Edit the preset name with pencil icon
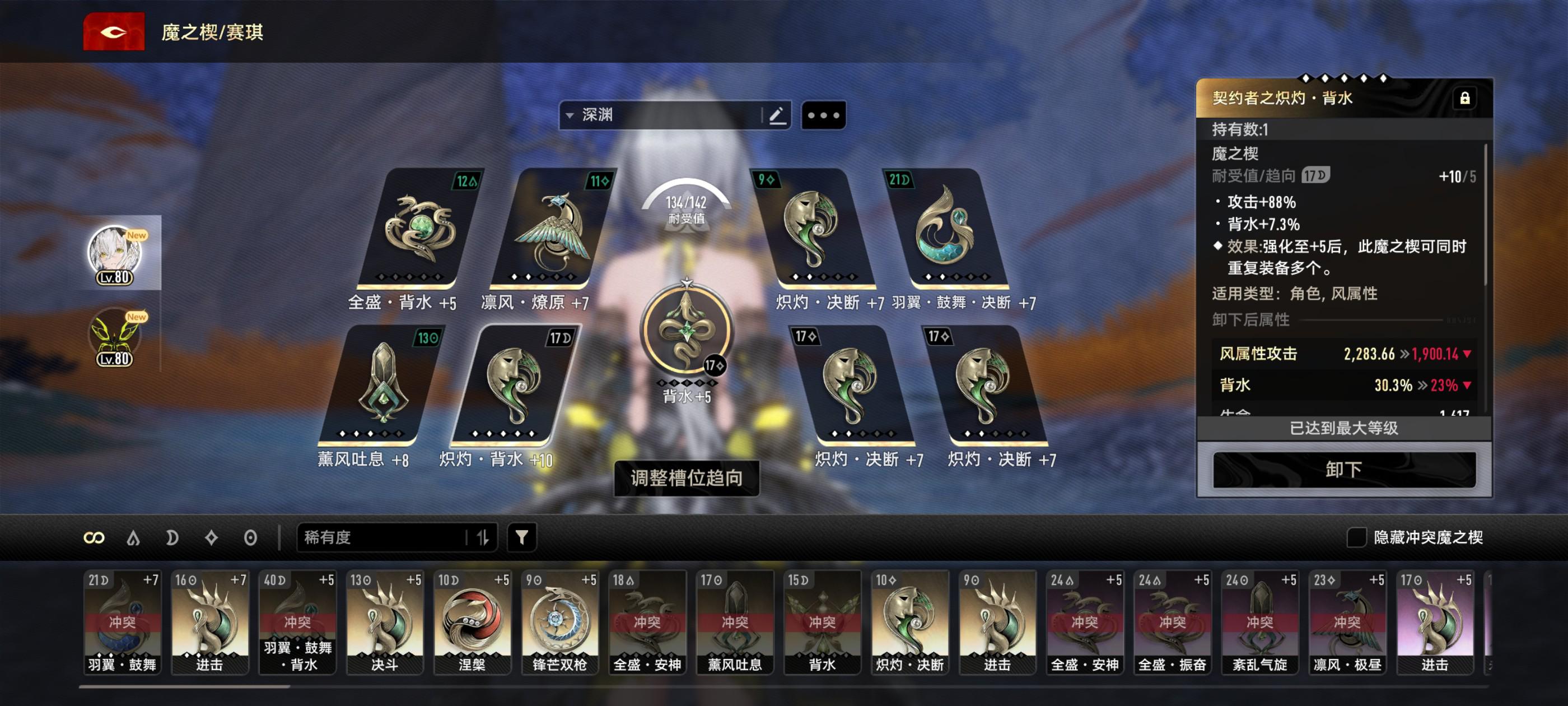Image resolution: width=1568 pixels, height=706 pixels. pyautogui.click(x=776, y=114)
